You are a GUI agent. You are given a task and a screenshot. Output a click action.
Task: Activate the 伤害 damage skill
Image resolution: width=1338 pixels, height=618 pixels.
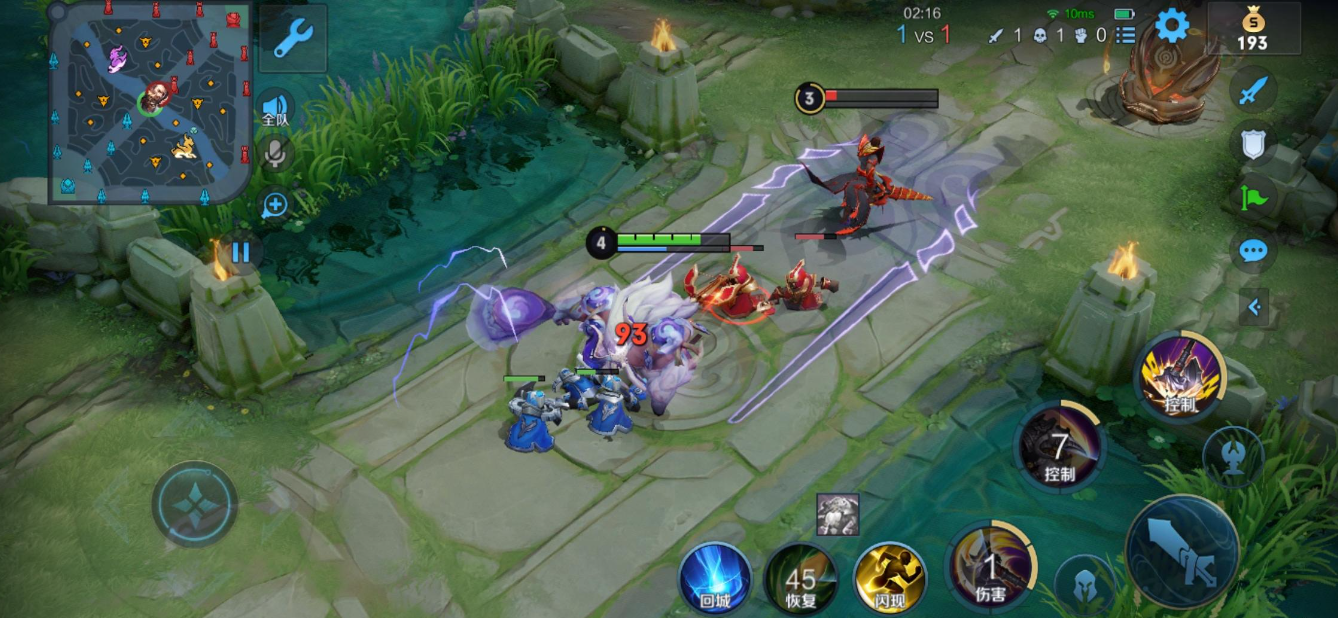[990, 566]
